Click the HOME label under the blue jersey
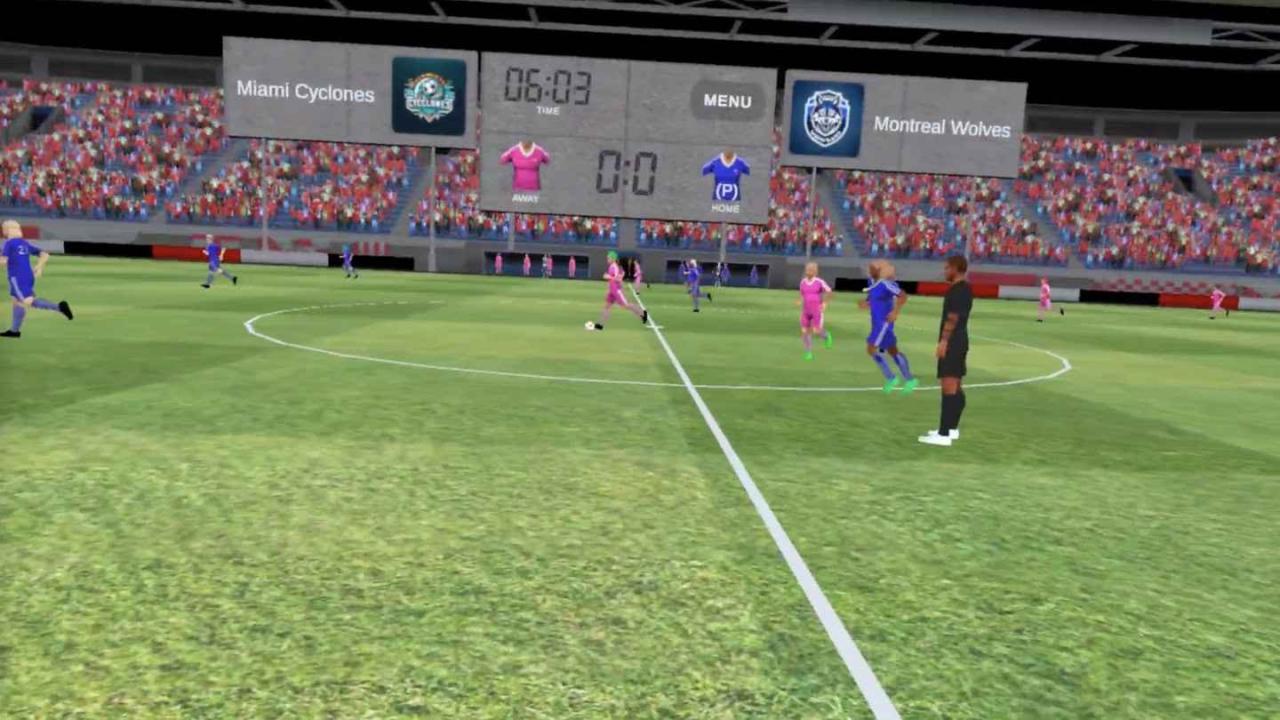This screenshot has width=1280, height=720. click(x=726, y=208)
